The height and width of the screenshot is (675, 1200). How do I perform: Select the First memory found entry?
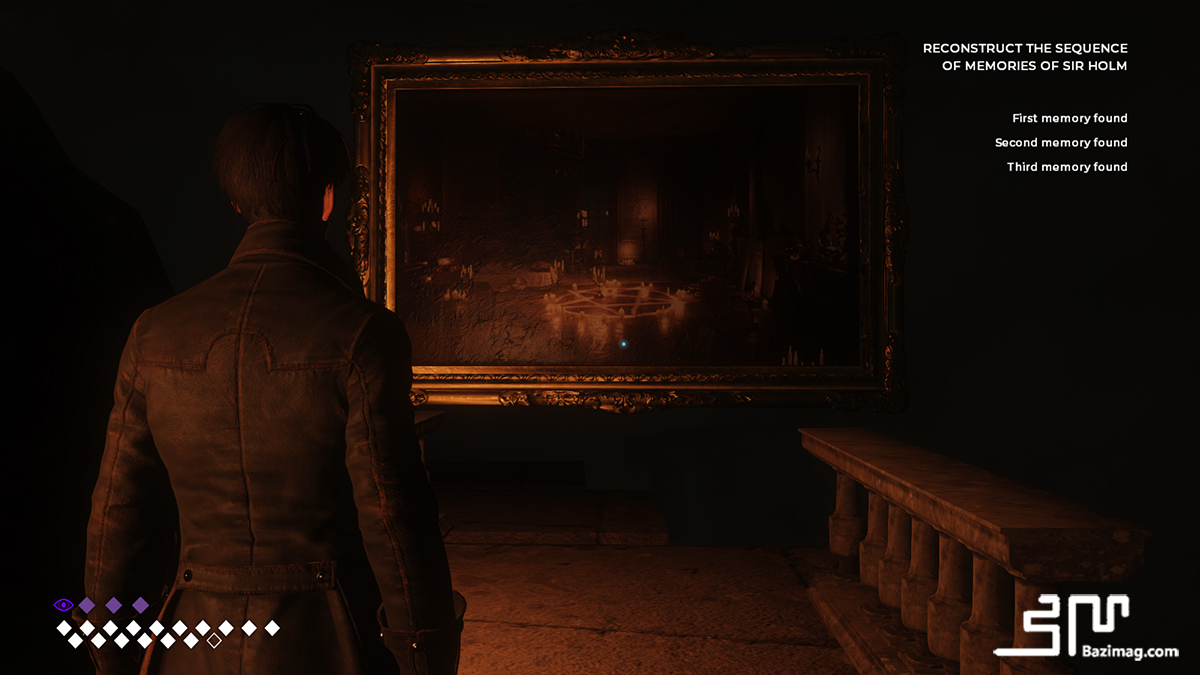[1069, 119]
